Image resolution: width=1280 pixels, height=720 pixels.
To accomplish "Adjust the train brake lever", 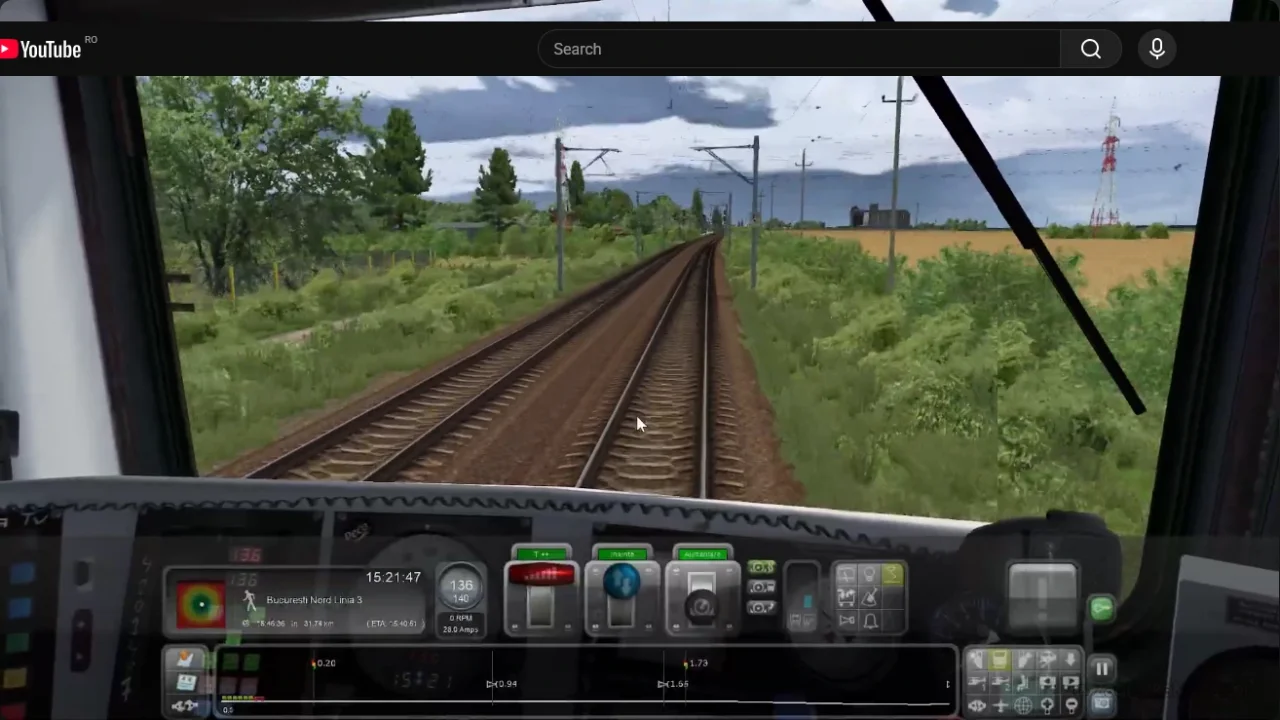I will click(x=701, y=598).
